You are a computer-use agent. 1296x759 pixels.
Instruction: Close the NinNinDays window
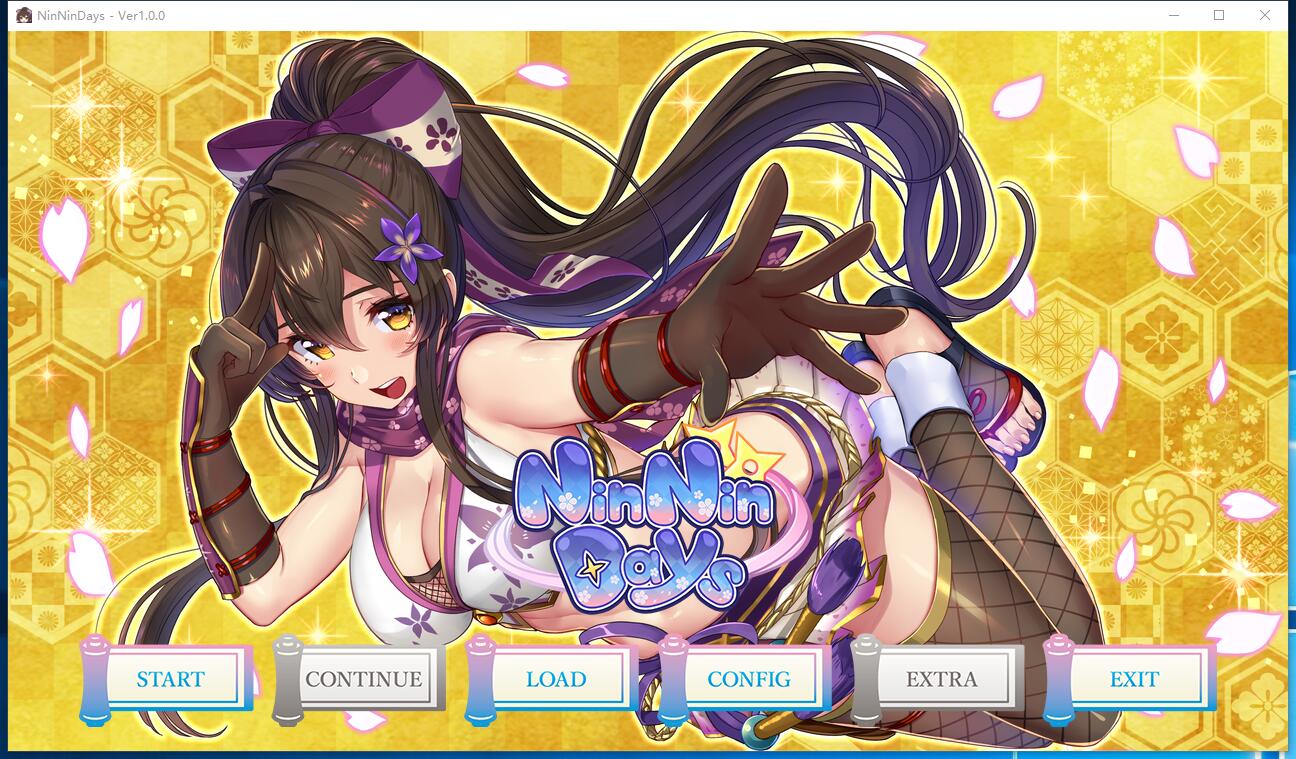[x=1264, y=15]
